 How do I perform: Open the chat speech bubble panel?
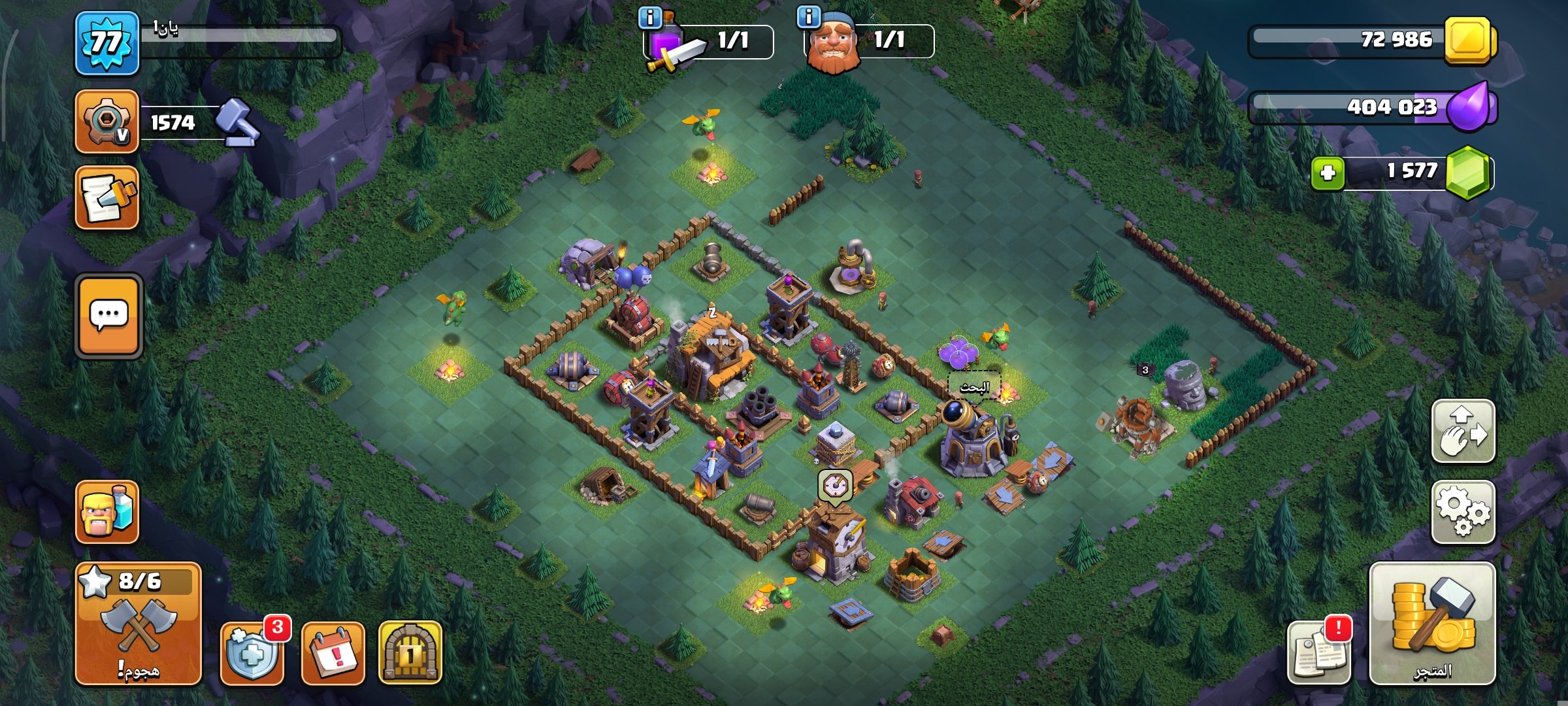[108, 316]
